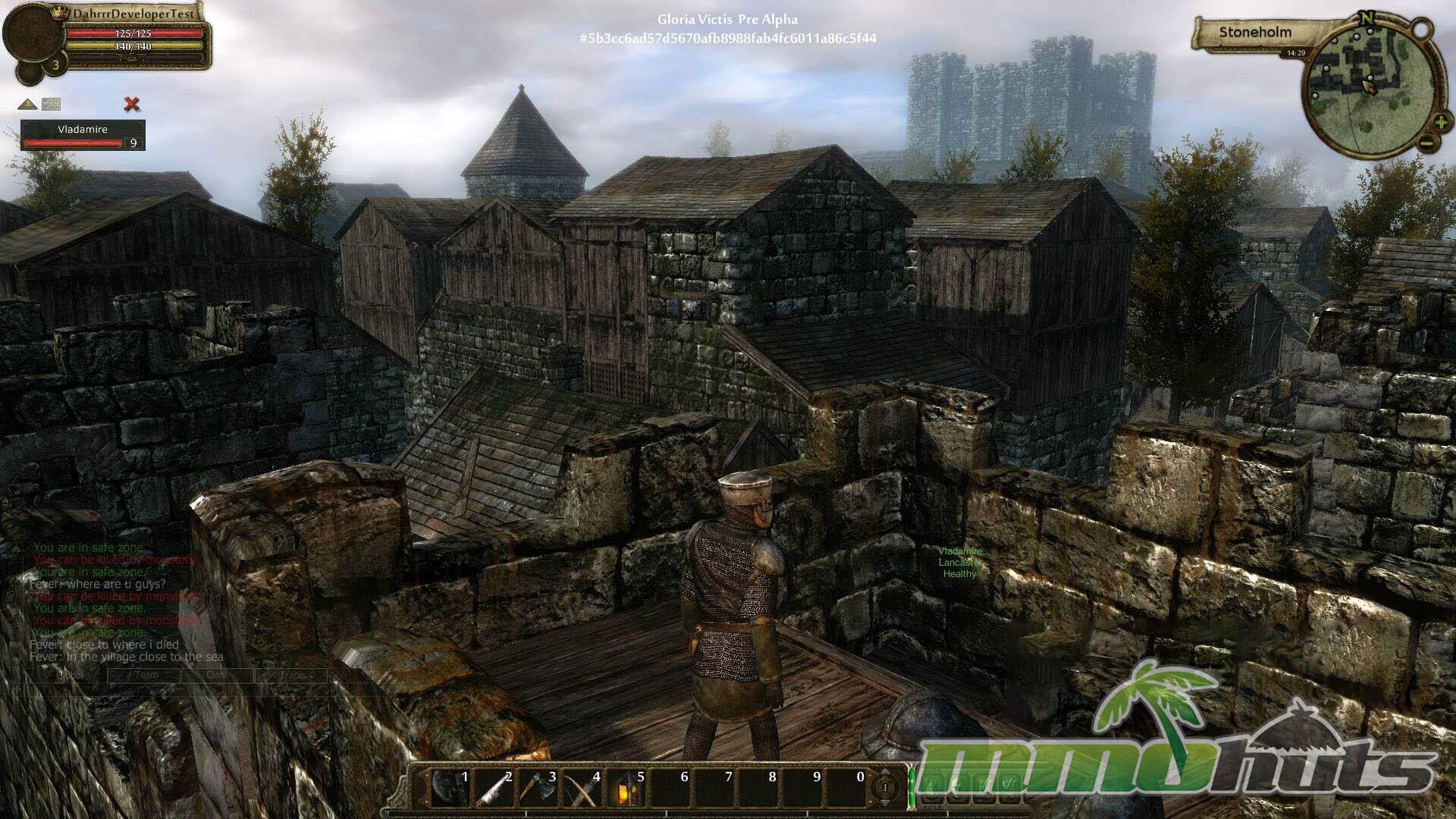Select party member Vladamire's frame
This screenshot has width=1456, height=819.
coord(82,135)
